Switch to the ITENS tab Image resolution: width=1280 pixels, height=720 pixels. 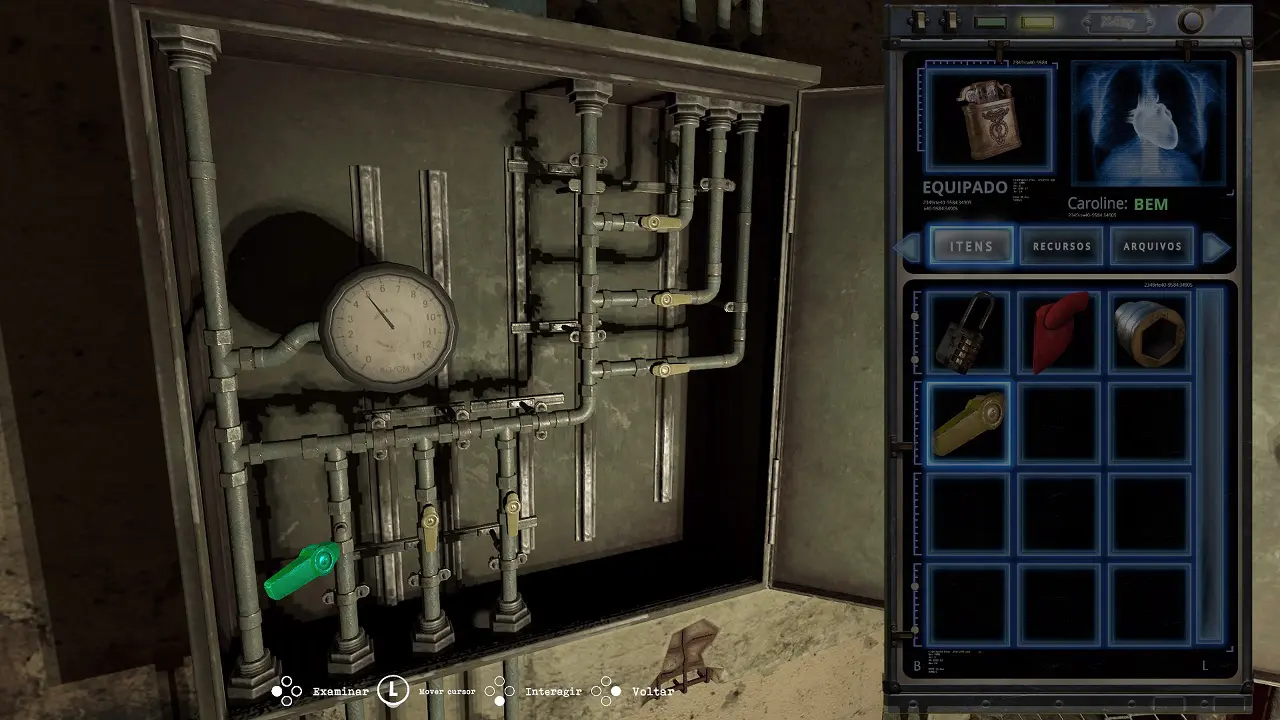pyautogui.click(x=971, y=246)
